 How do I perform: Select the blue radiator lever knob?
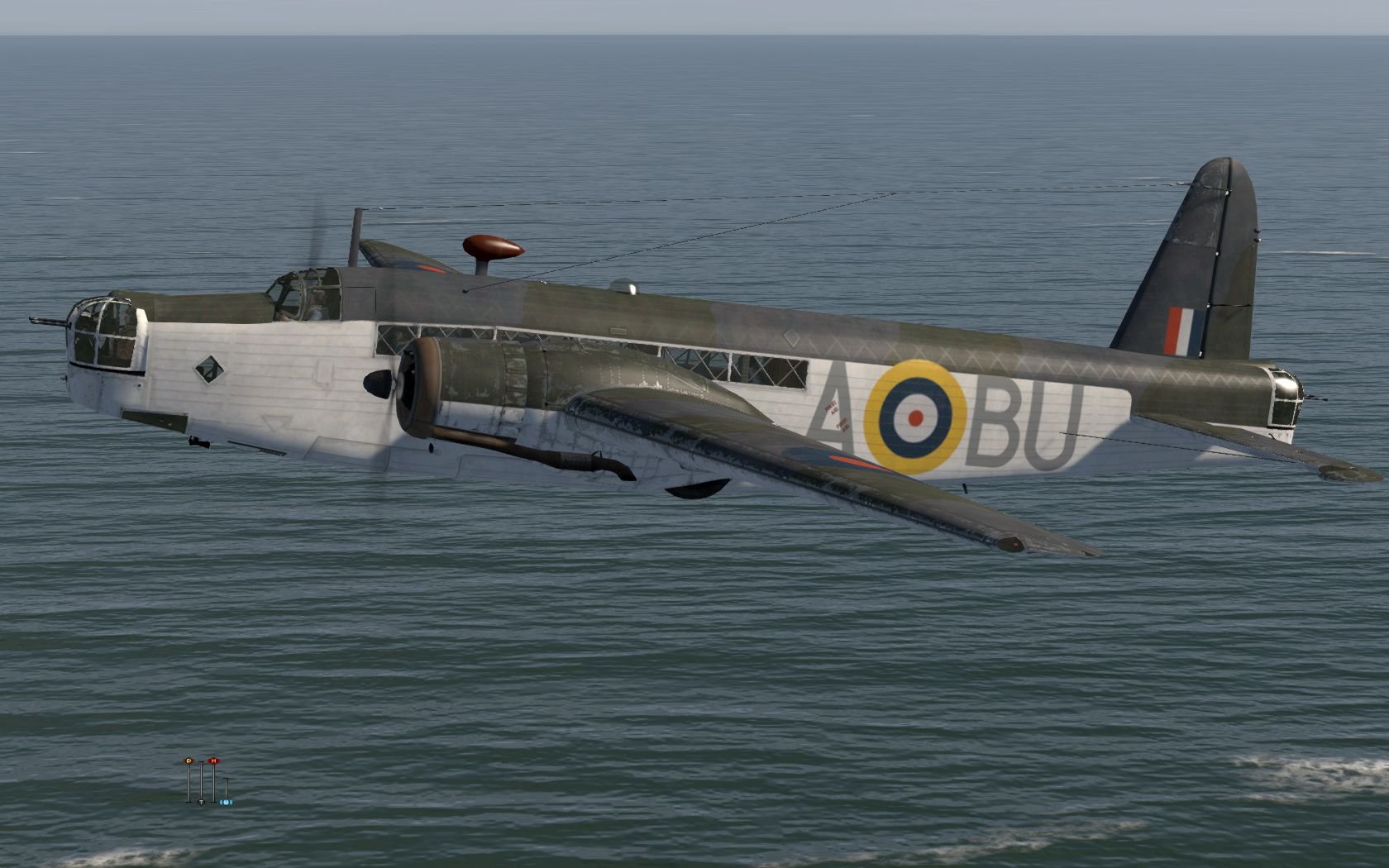pos(226,802)
